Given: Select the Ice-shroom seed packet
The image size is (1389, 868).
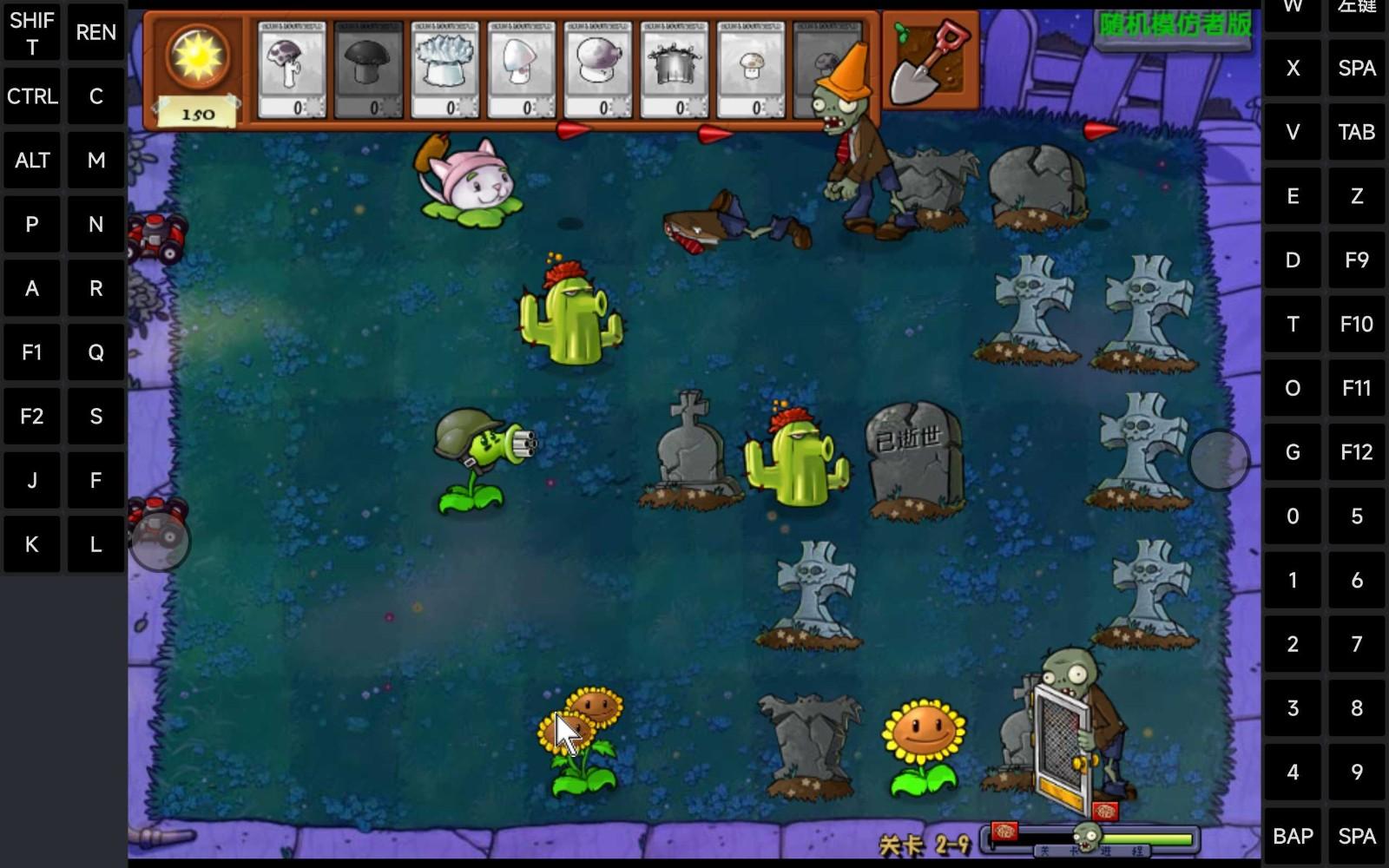Looking at the screenshot, I should pos(444,69).
